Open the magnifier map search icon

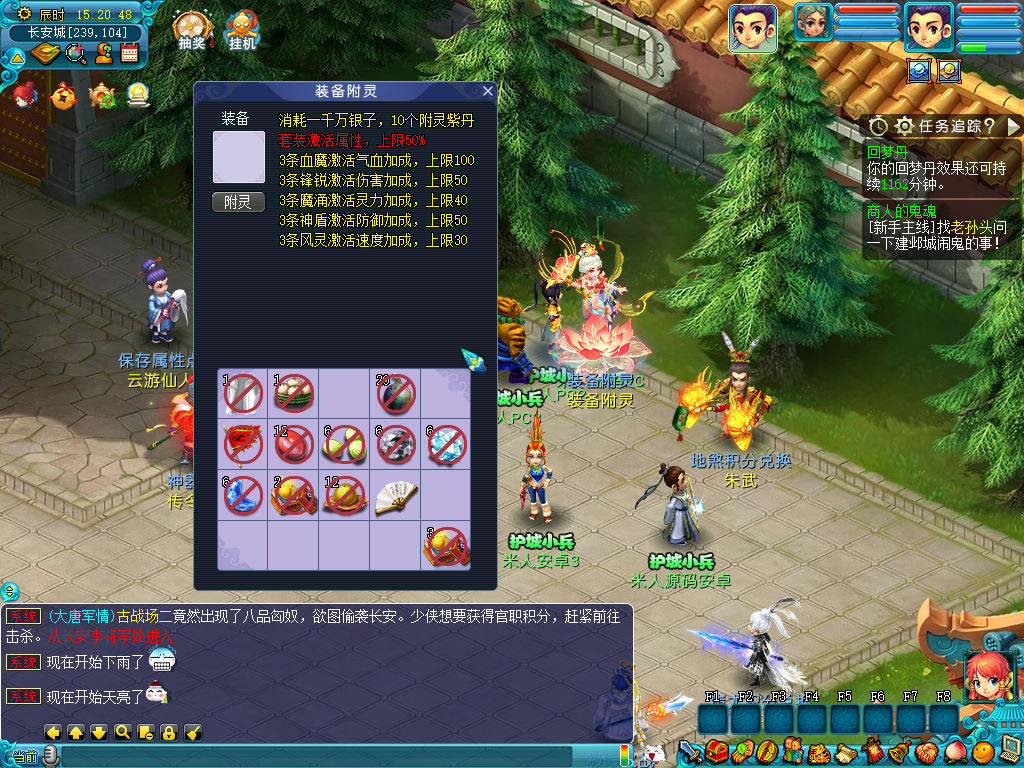click(x=74, y=54)
